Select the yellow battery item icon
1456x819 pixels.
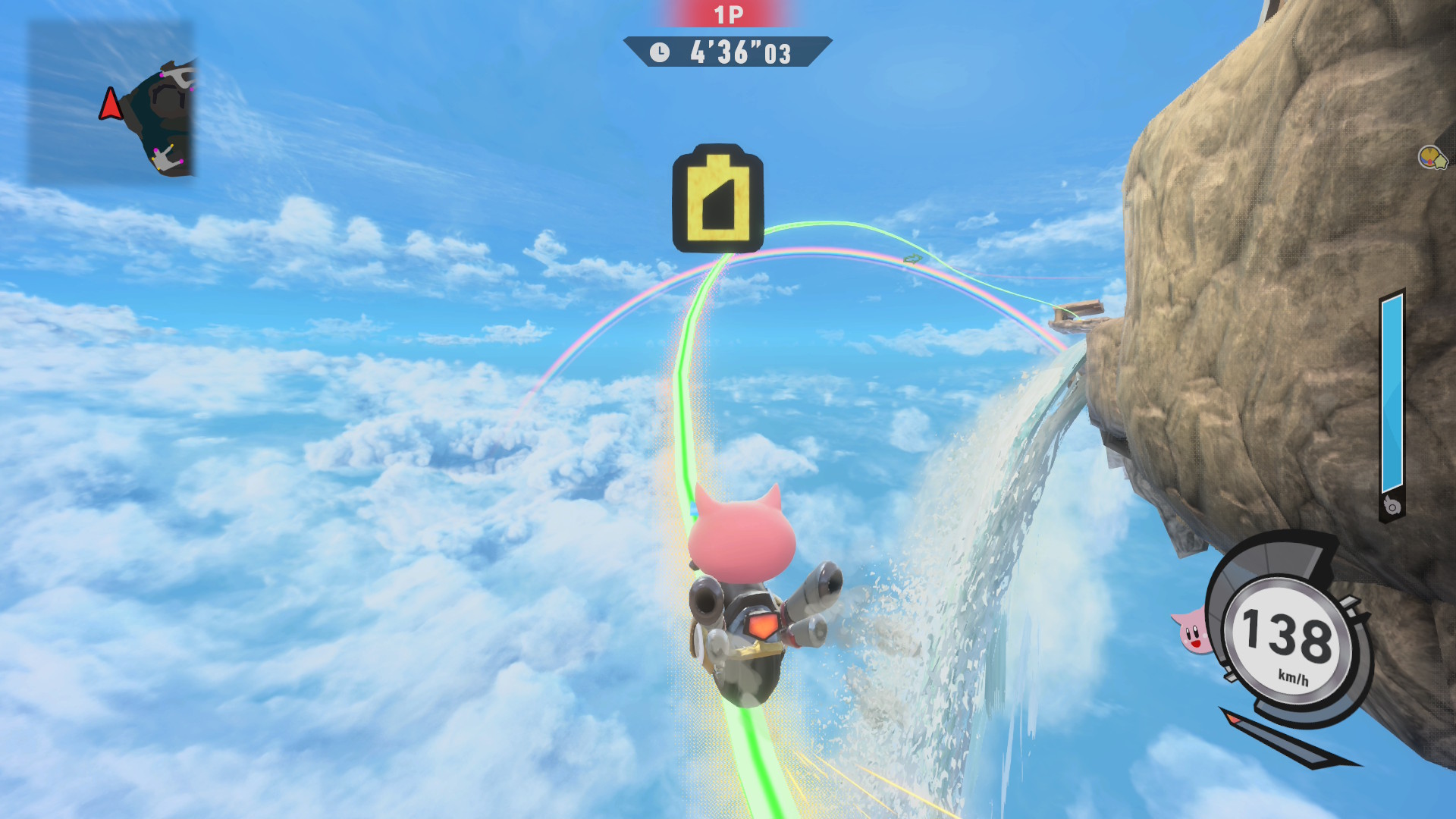point(717,199)
